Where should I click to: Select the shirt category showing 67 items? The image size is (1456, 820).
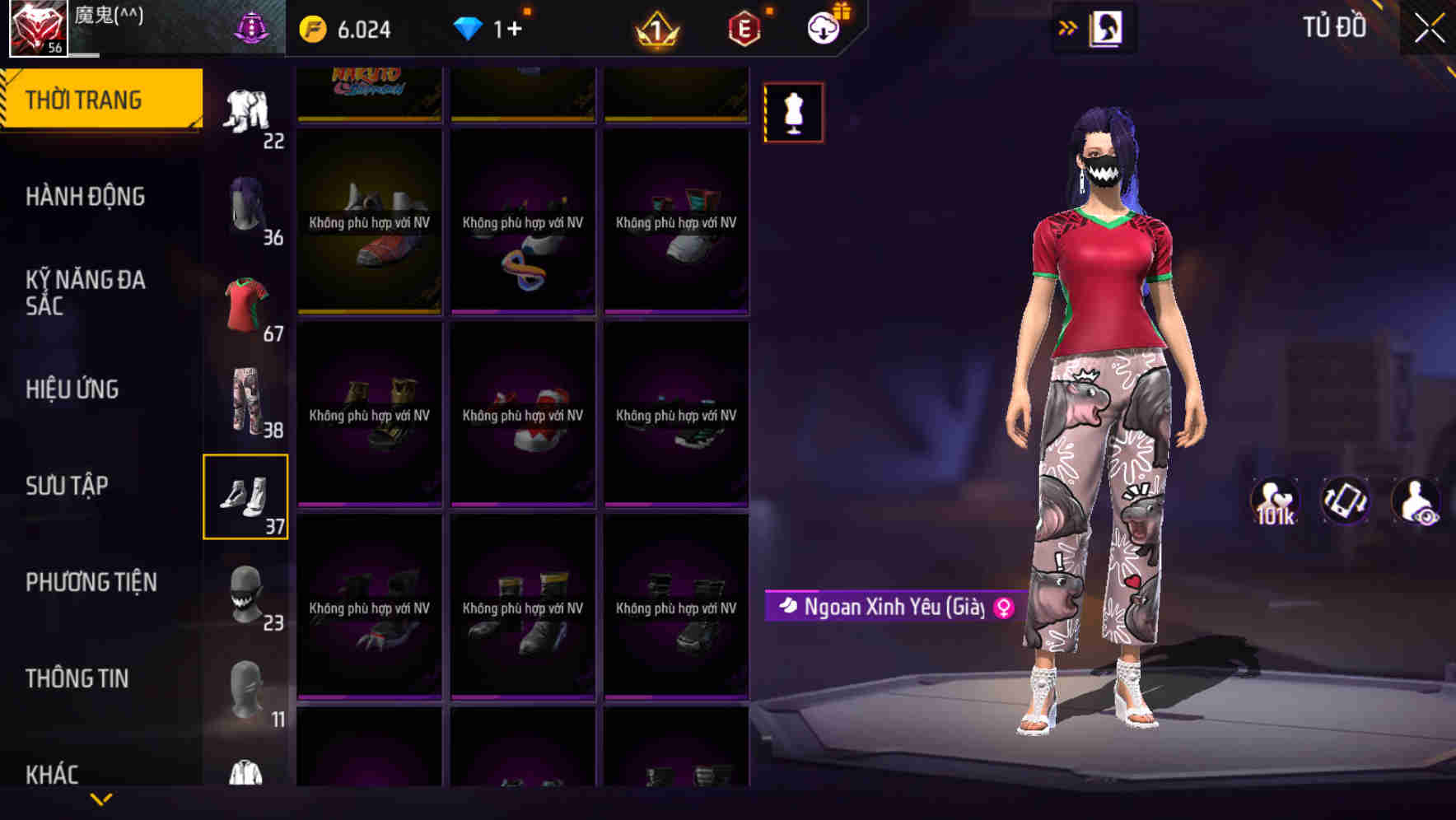click(245, 303)
